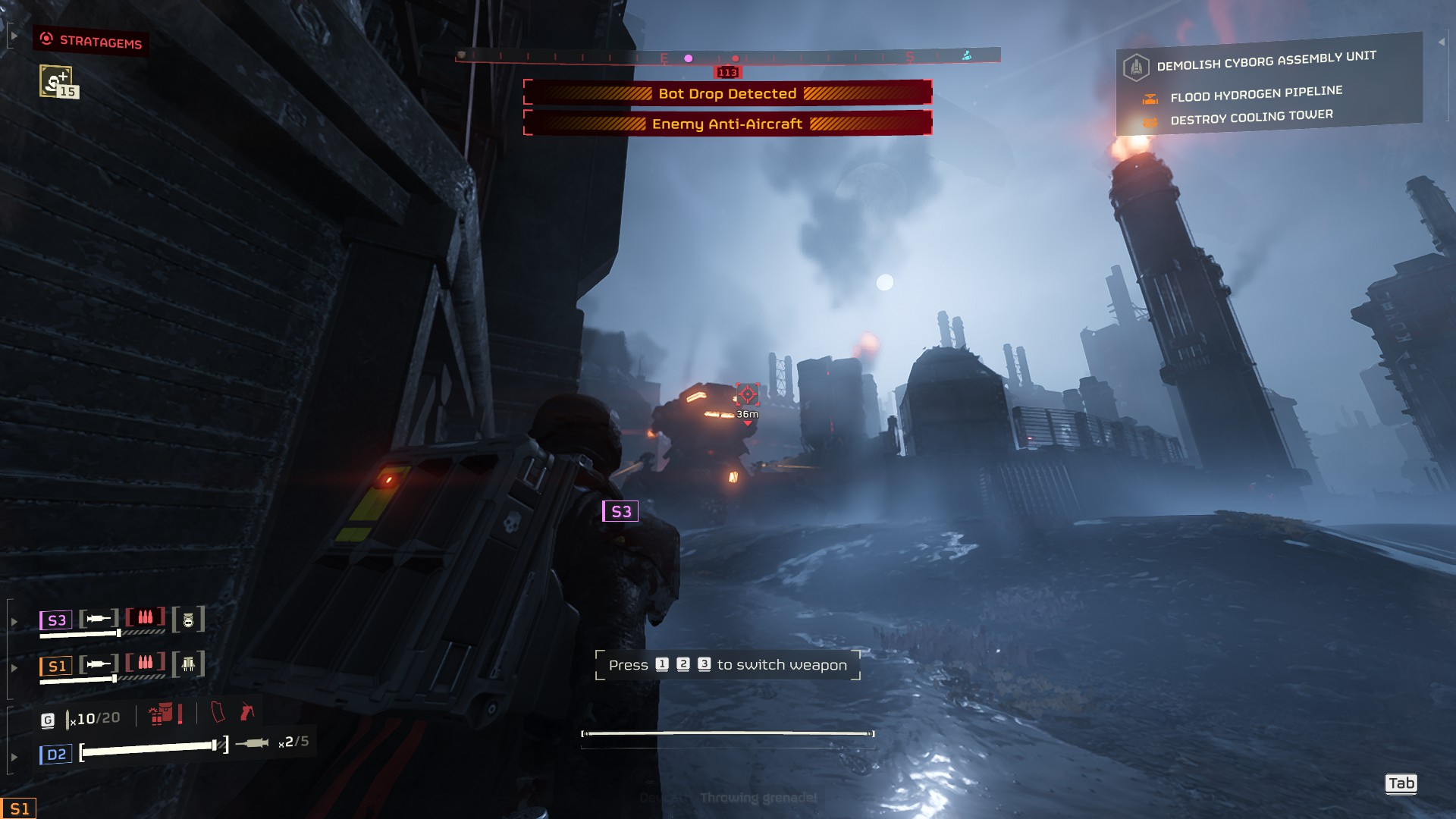Click the red magazine outline icon
The height and width of the screenshot is (819, 1456).
pos(218,713)
